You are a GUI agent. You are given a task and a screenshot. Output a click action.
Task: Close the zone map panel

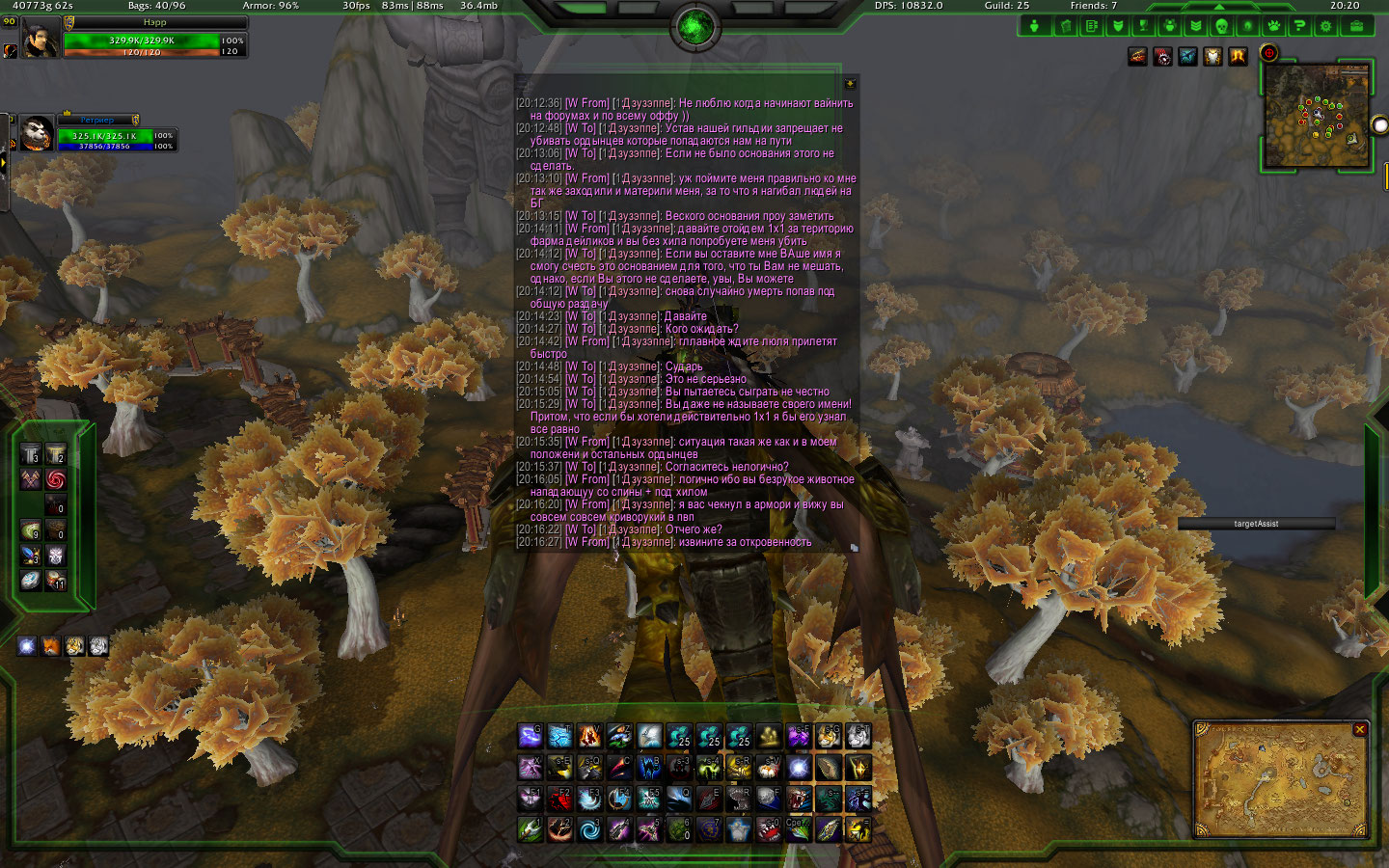[1359, 730]
